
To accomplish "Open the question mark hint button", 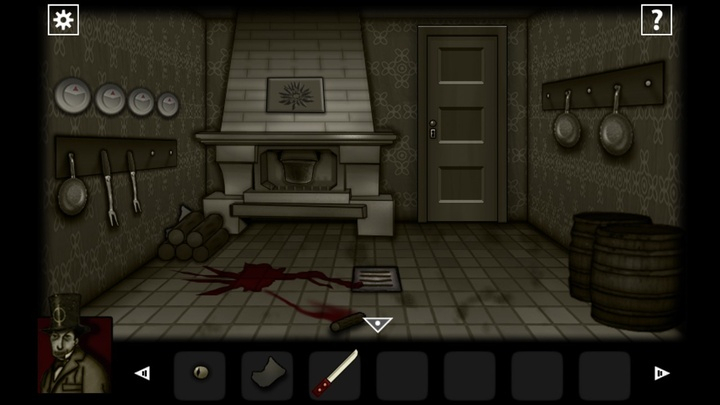I will click(x=656, y=20).
